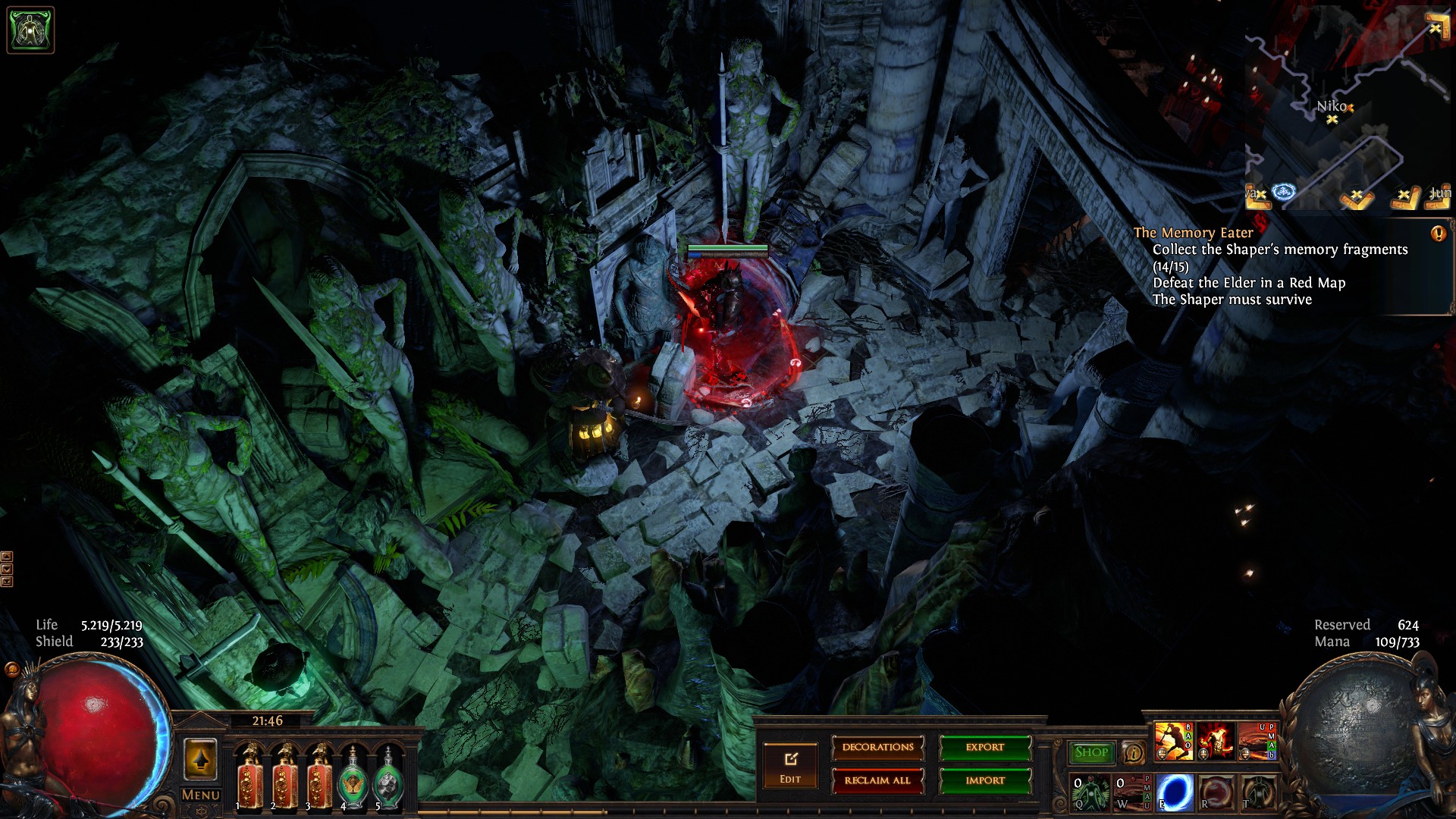1456x819 pixels.
Task: Select the flaming warrior skill icon
Action: tap(1215, 740)
